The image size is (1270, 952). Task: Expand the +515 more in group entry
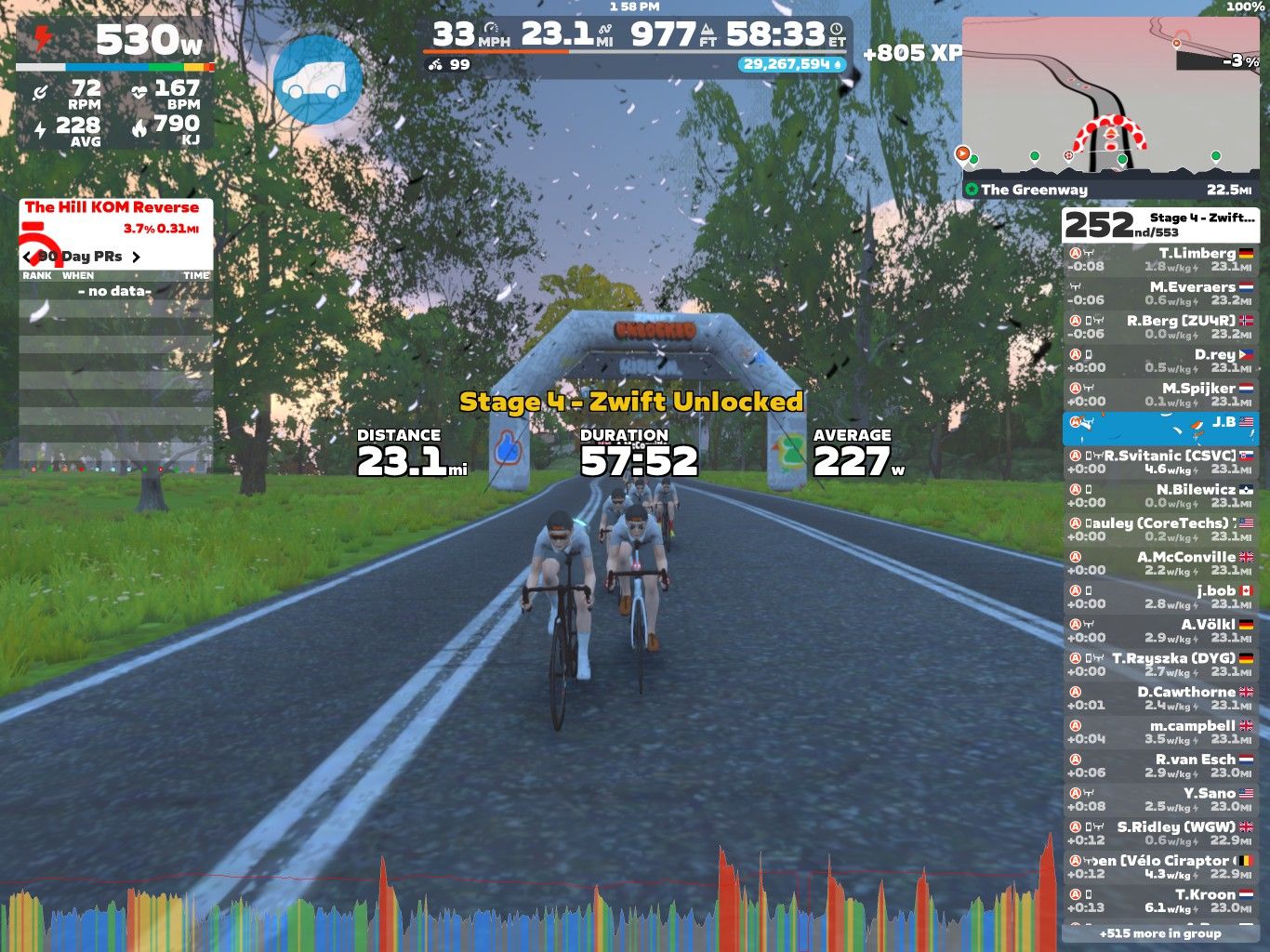click(1160, 932)
